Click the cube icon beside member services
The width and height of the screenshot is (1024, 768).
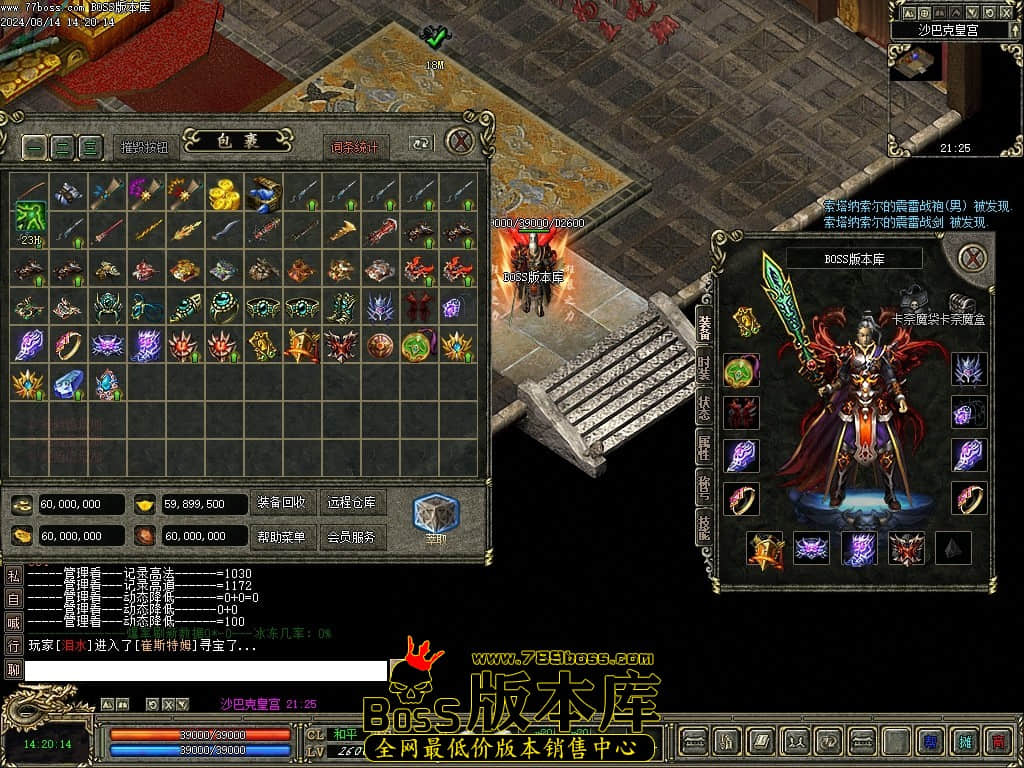click(436, 513)
